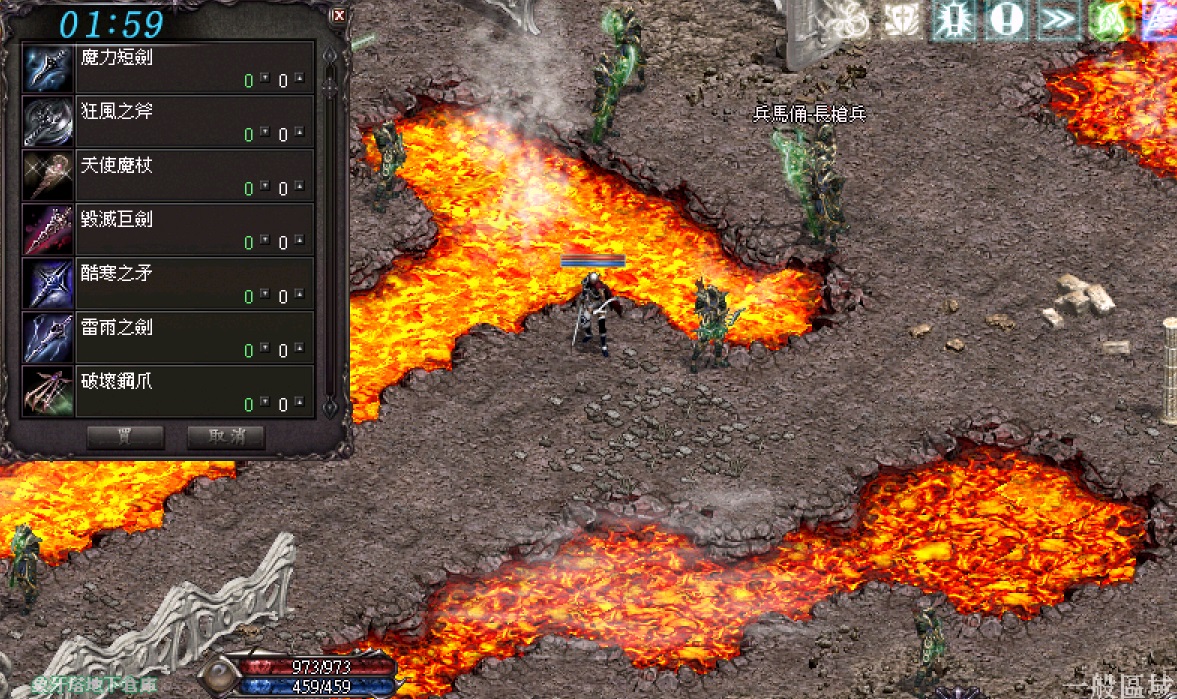
Task: Decrease quantity for 狂風之斧
Action: (264, 130)
